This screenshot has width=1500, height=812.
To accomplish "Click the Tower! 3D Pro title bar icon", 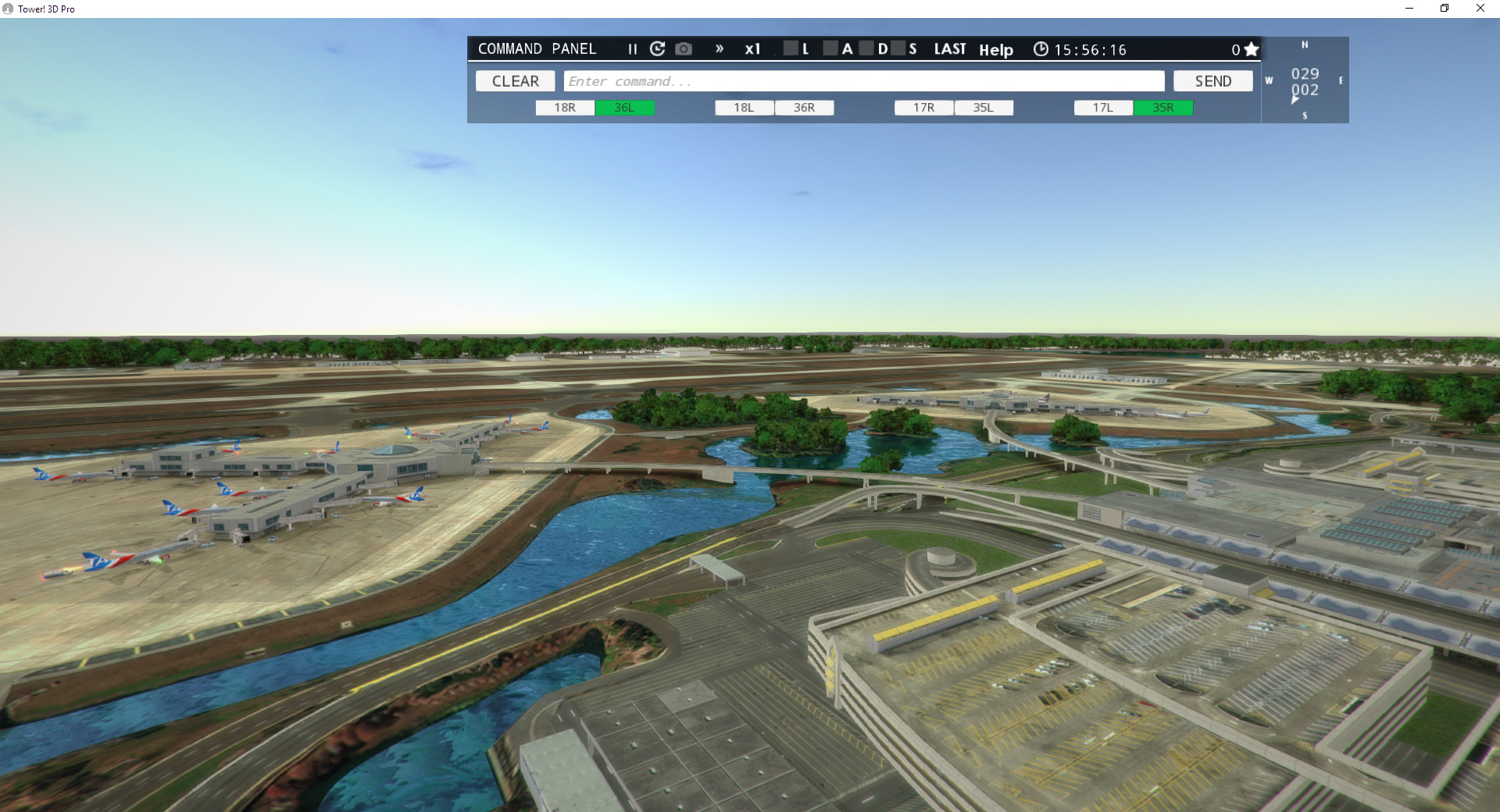I will [8, 9].
